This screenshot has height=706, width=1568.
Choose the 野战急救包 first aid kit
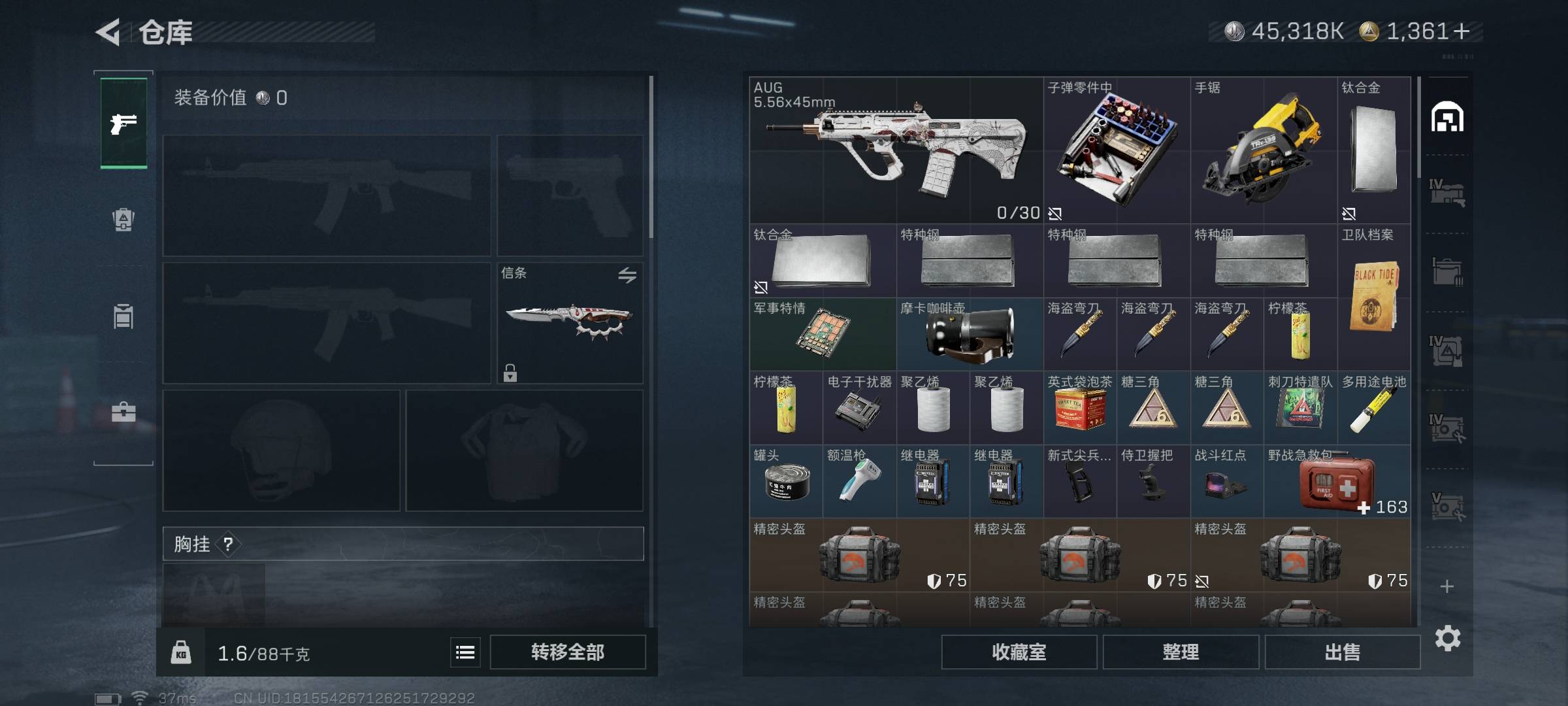pos(1337,482)
